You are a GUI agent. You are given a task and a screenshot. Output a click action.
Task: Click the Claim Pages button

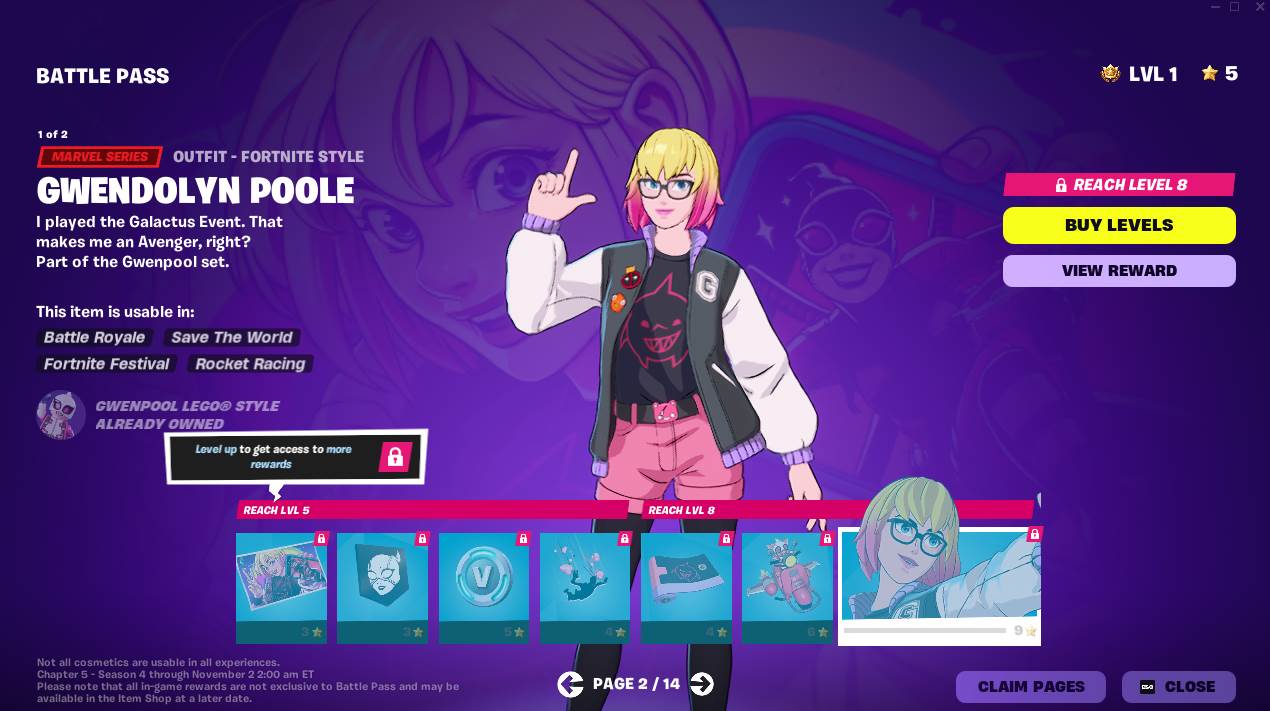click(1030, 687)
